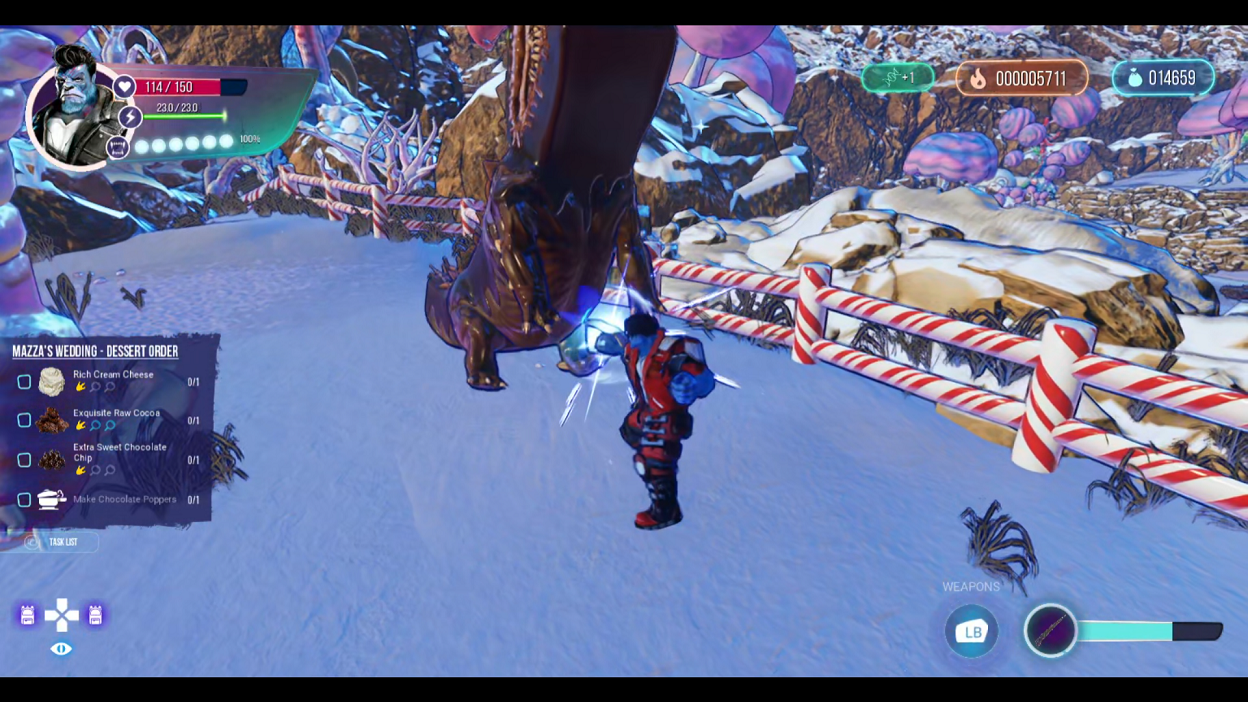Screen dimensions: 1248x702
Task: Check the Extra Sweet Chocolate Chip box
Action: click(x=24, y=460)
